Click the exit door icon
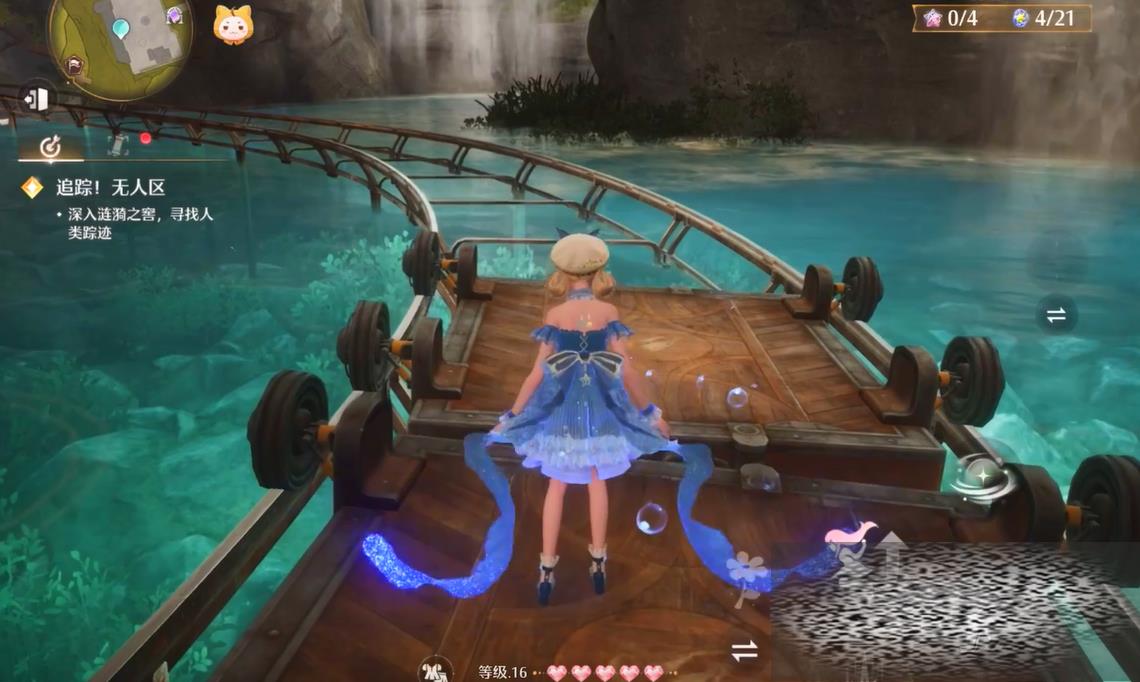Viewport: 1140px width, 682px height. click(37, 98)
